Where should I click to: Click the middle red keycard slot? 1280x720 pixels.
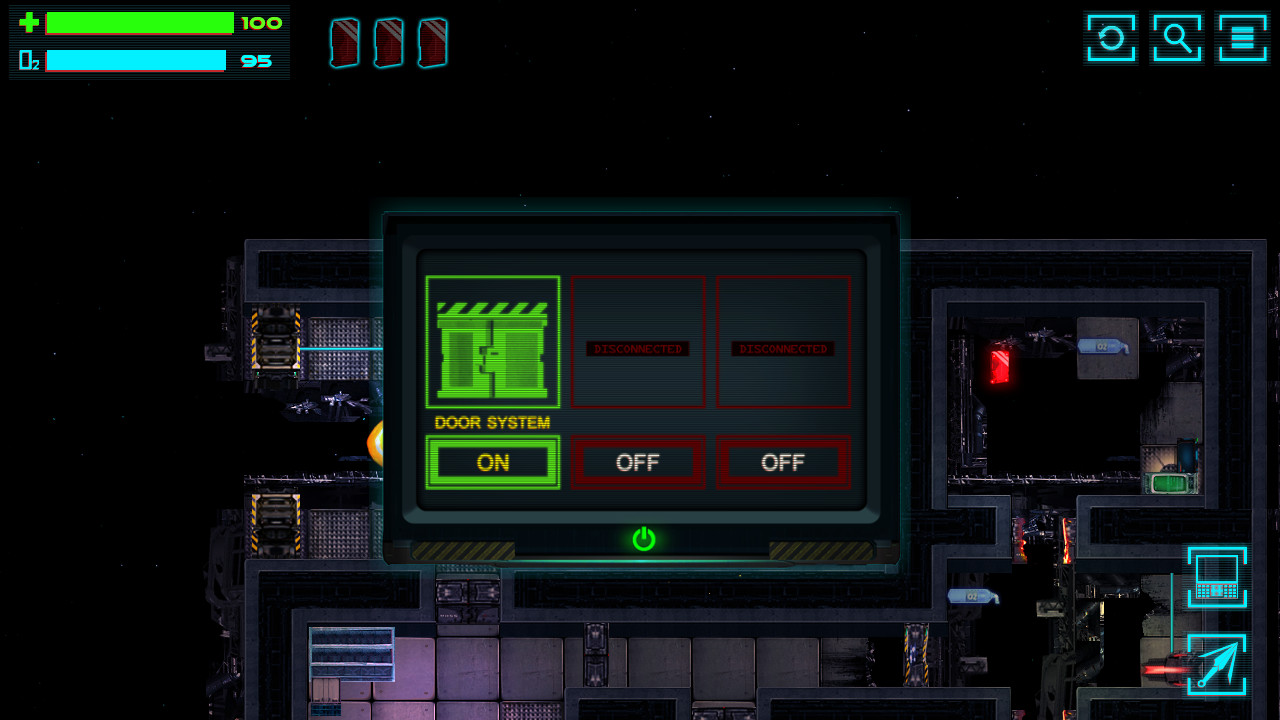point(388,42)
